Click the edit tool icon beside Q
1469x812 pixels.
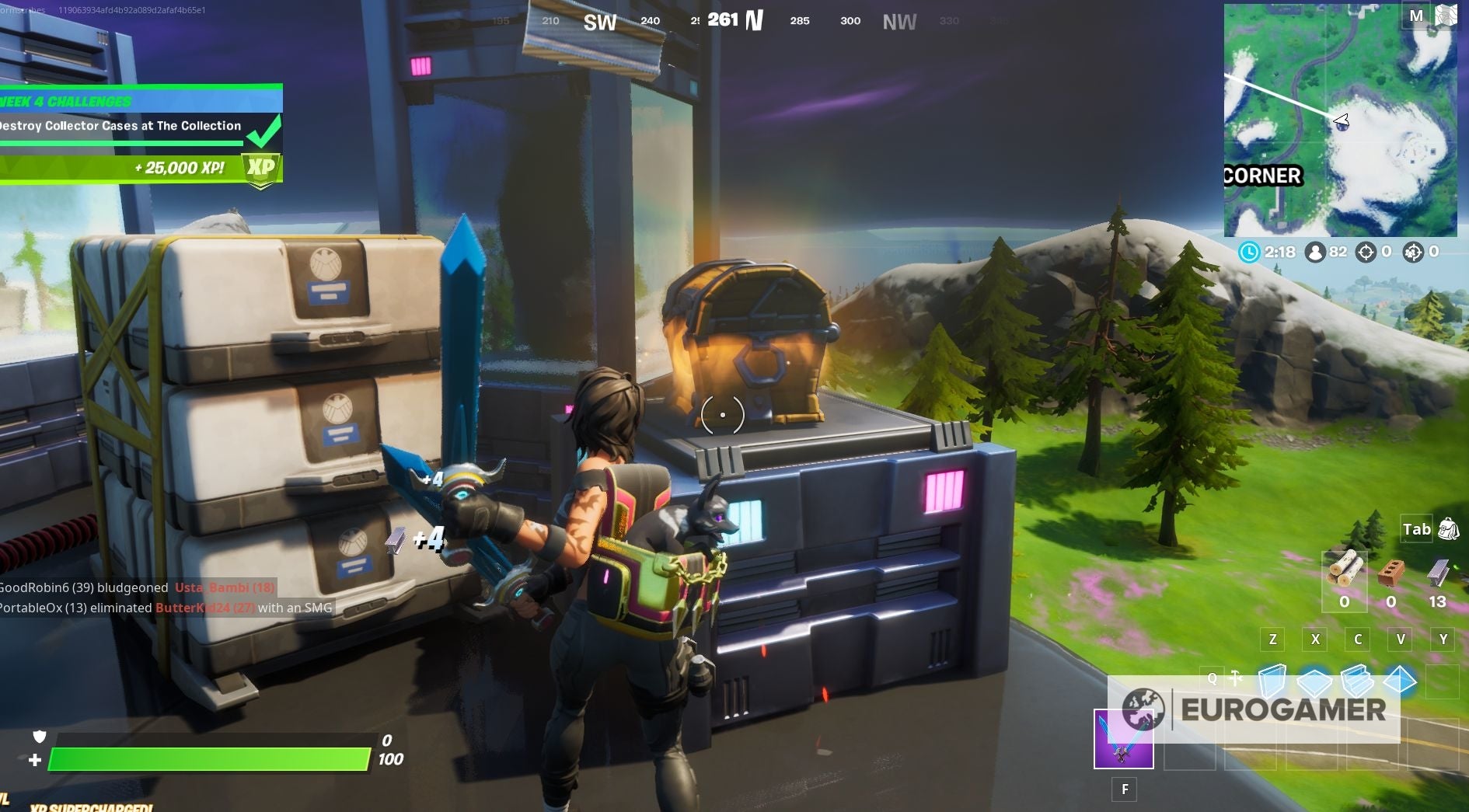pos(1234,678)
